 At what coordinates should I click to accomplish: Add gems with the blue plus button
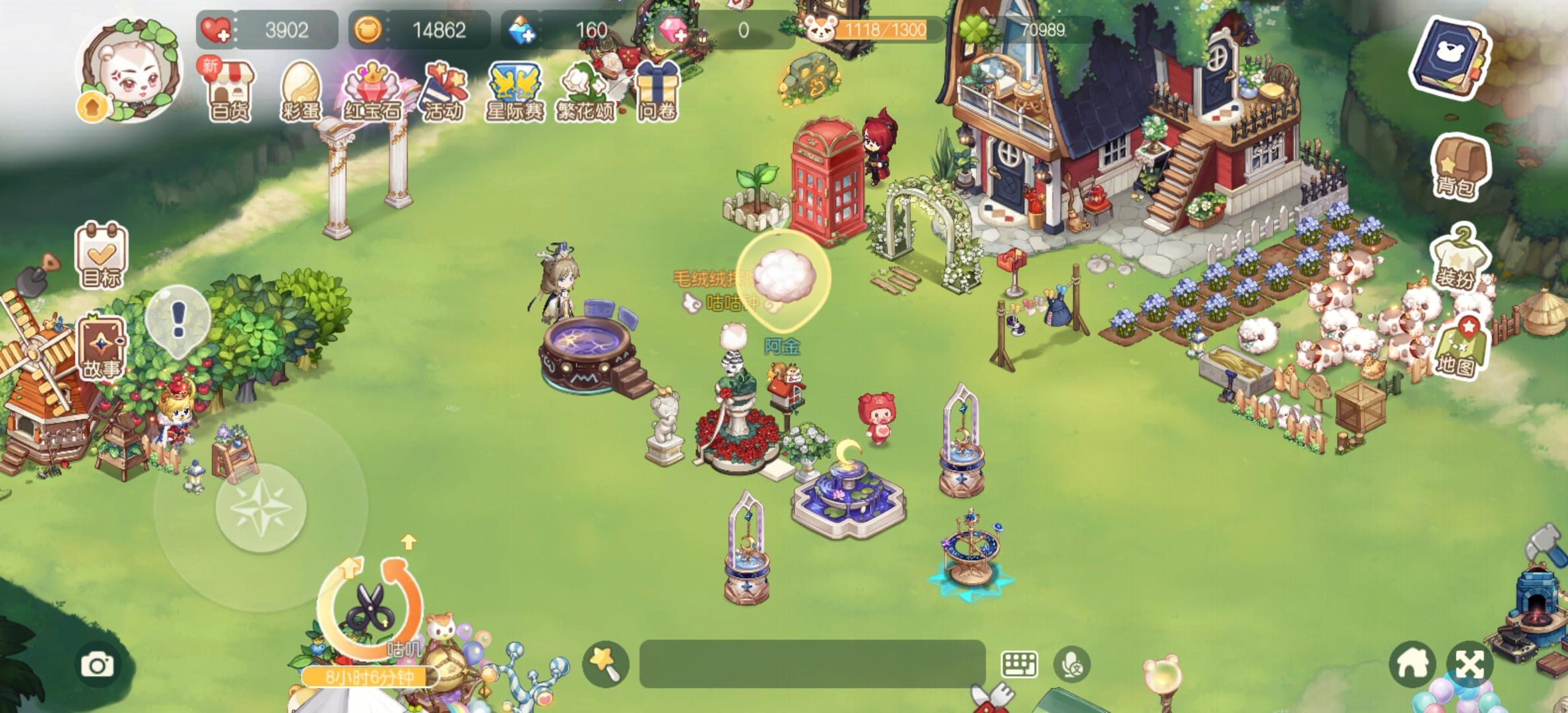click(525, 30)
